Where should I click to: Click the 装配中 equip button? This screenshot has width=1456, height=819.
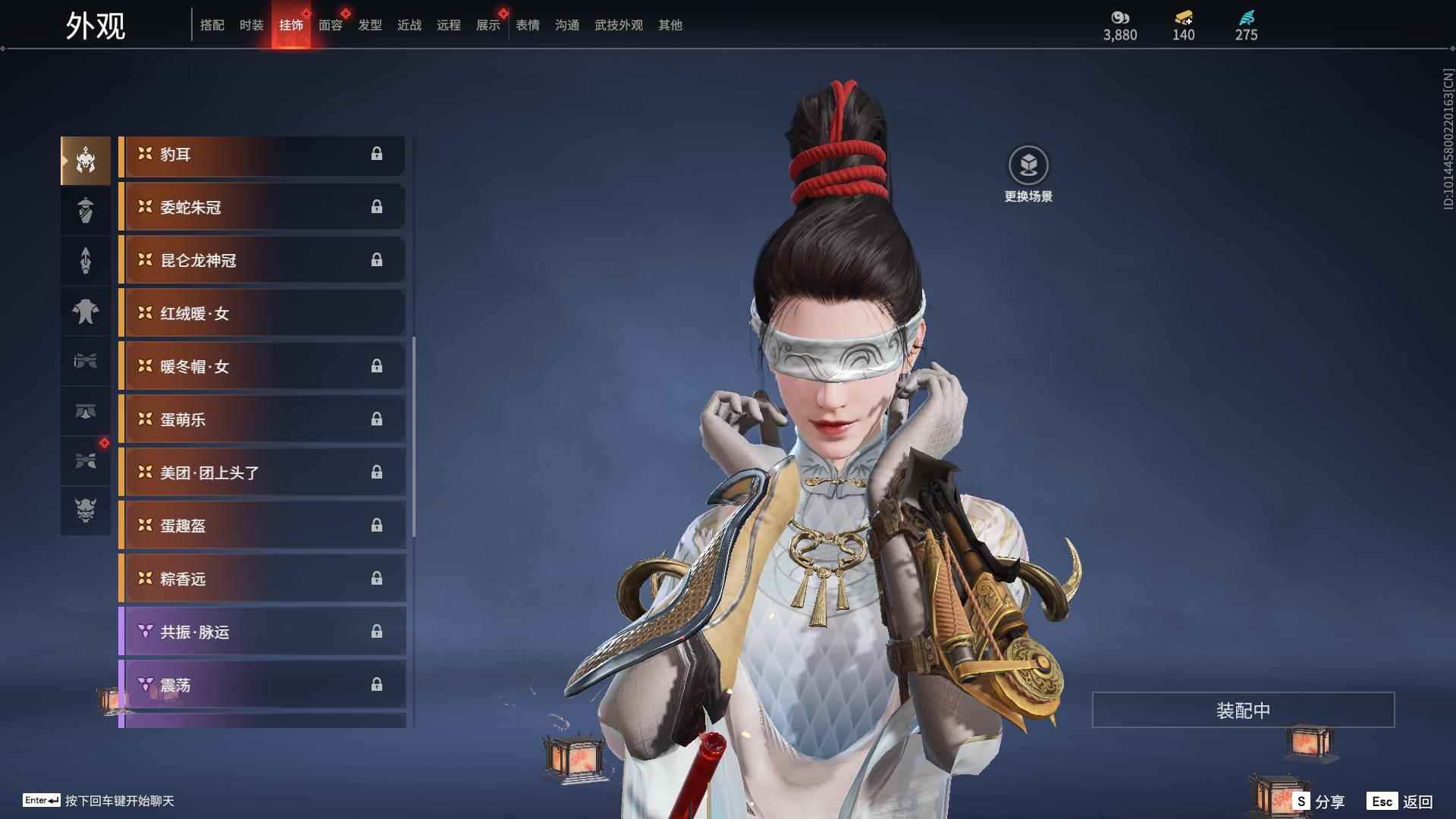point(1243,711)
